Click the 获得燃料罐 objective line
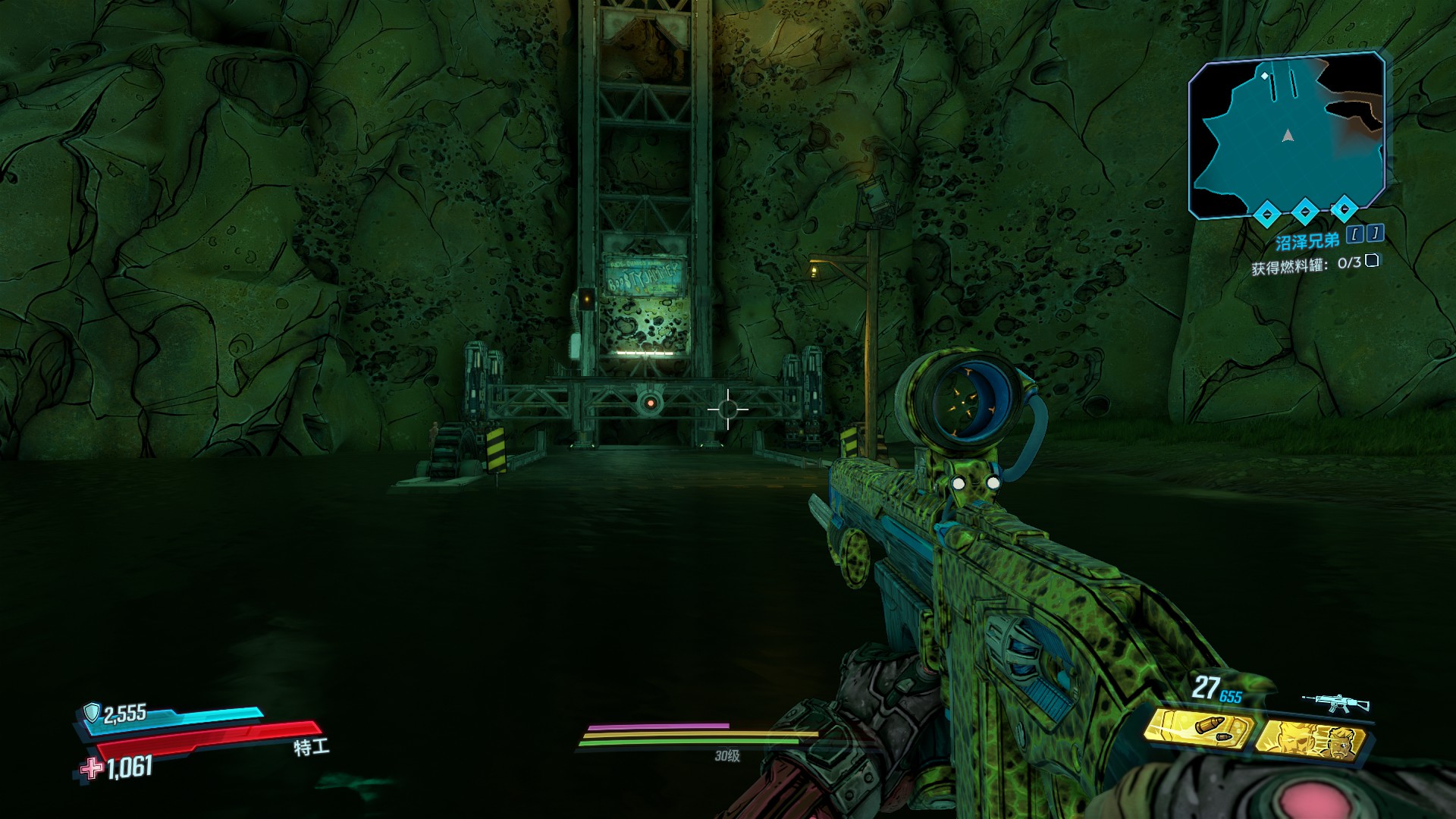The width and height of the screenshot is (1456, 819). [x=1305, y=265]
